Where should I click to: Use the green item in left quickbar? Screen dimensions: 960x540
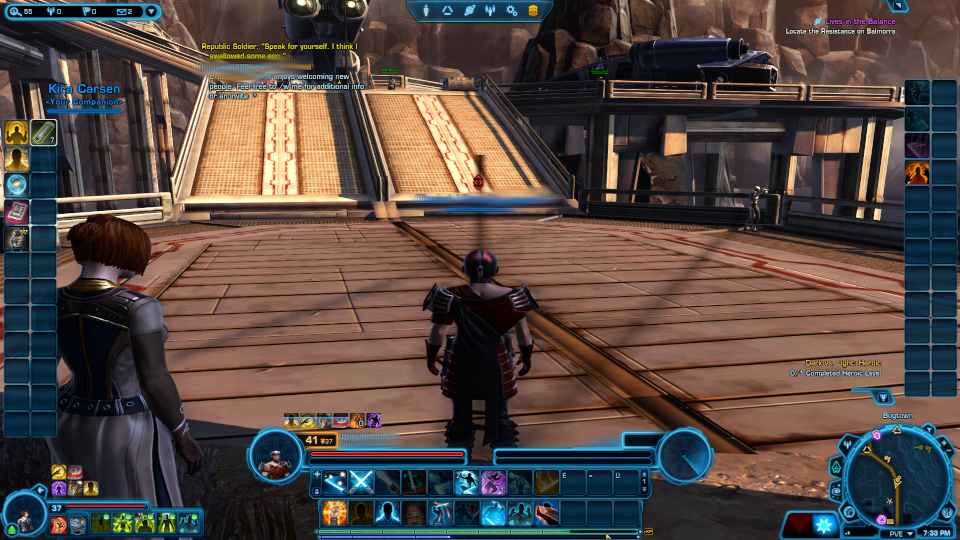43,132
